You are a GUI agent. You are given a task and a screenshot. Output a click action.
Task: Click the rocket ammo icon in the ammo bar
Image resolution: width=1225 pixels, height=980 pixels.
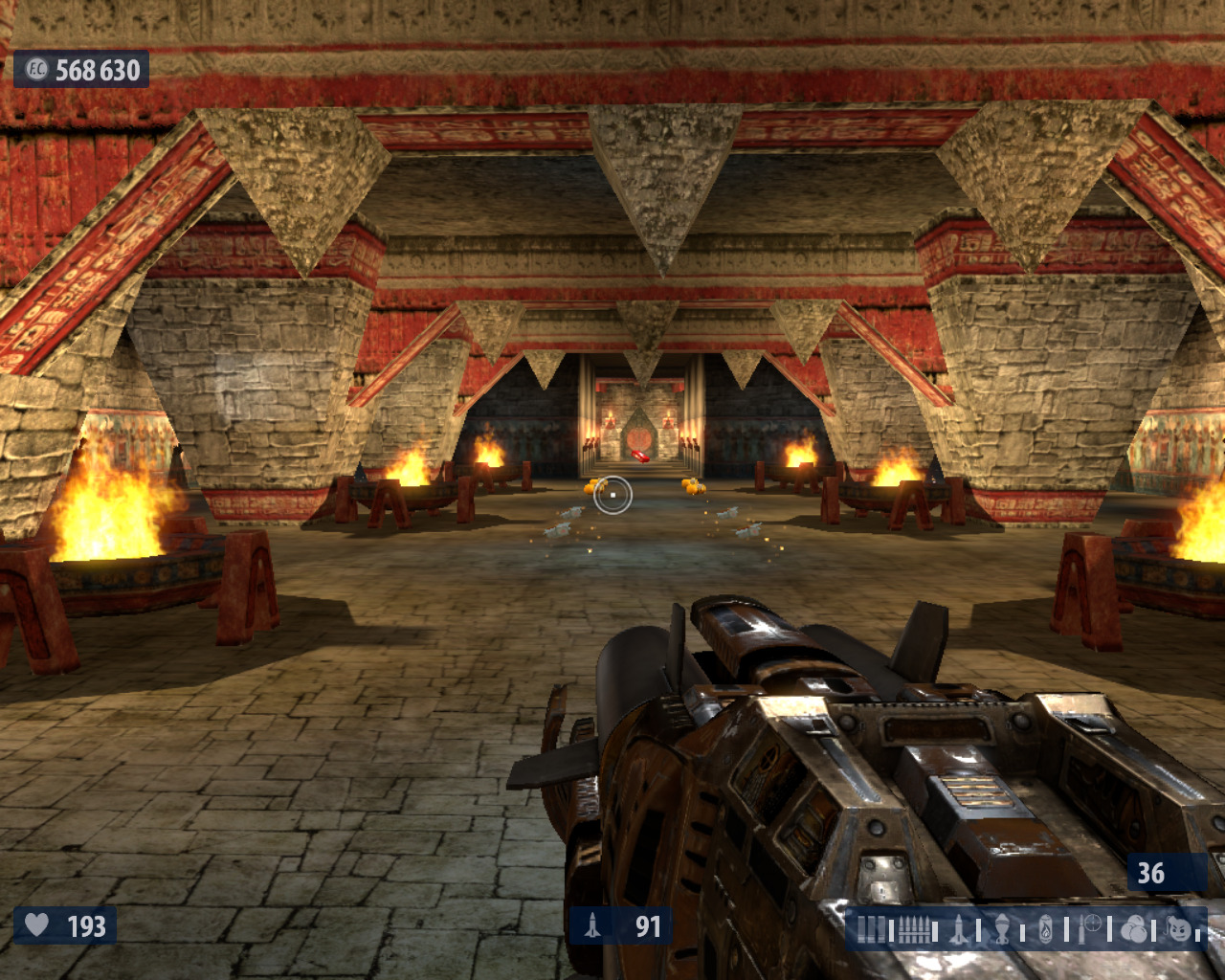[959, 929]
